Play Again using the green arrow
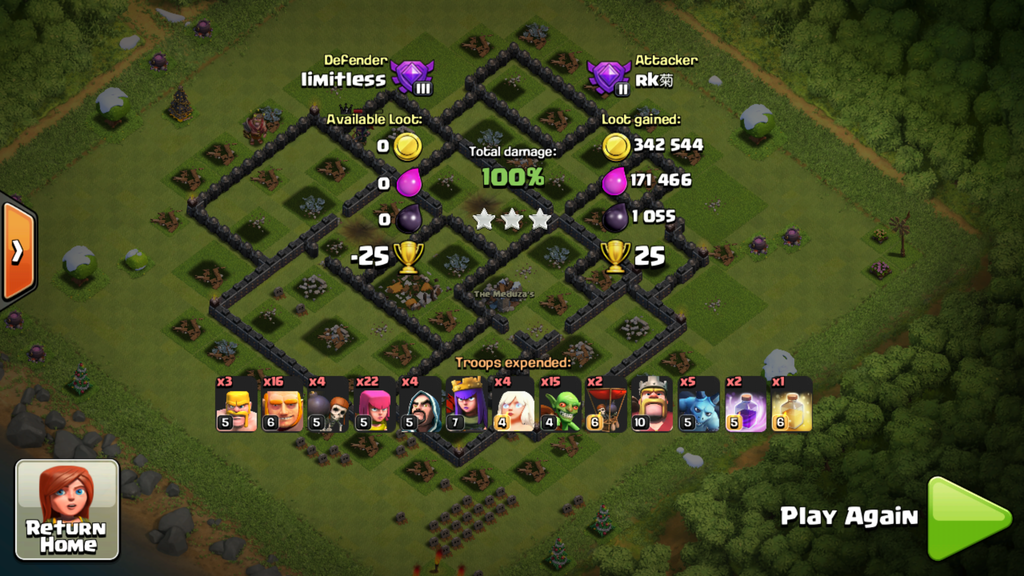 pyautogui.click(x=967, y=518)
